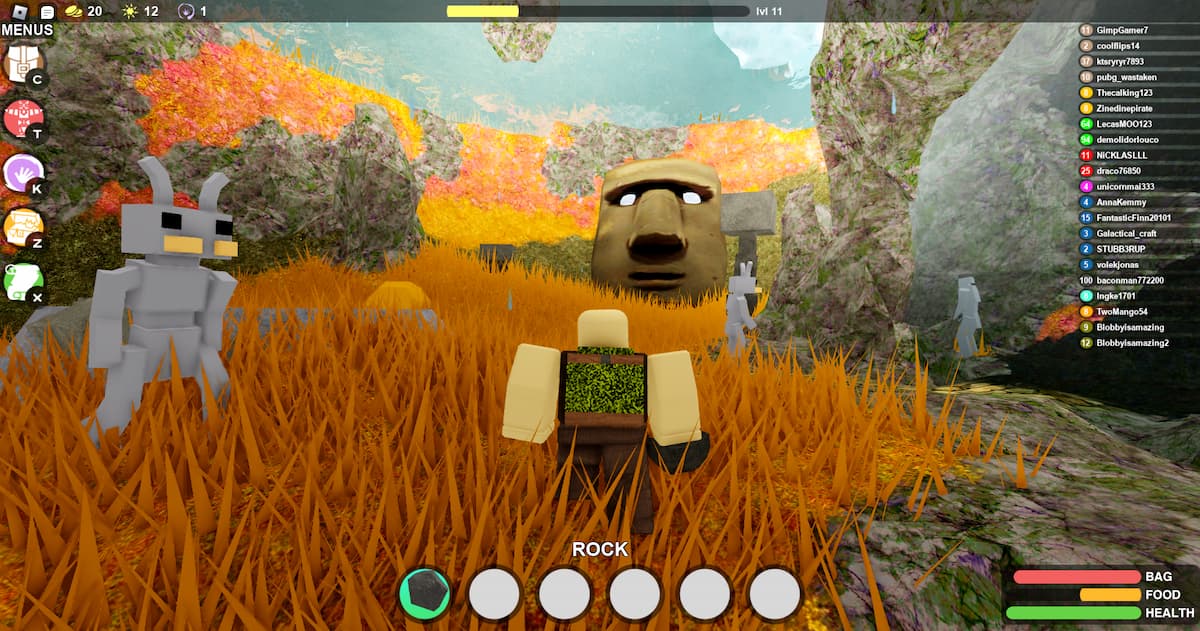Choose baconman772200 from the player list
Viewport: 1200px width, 631px height.
point(1130,280)
